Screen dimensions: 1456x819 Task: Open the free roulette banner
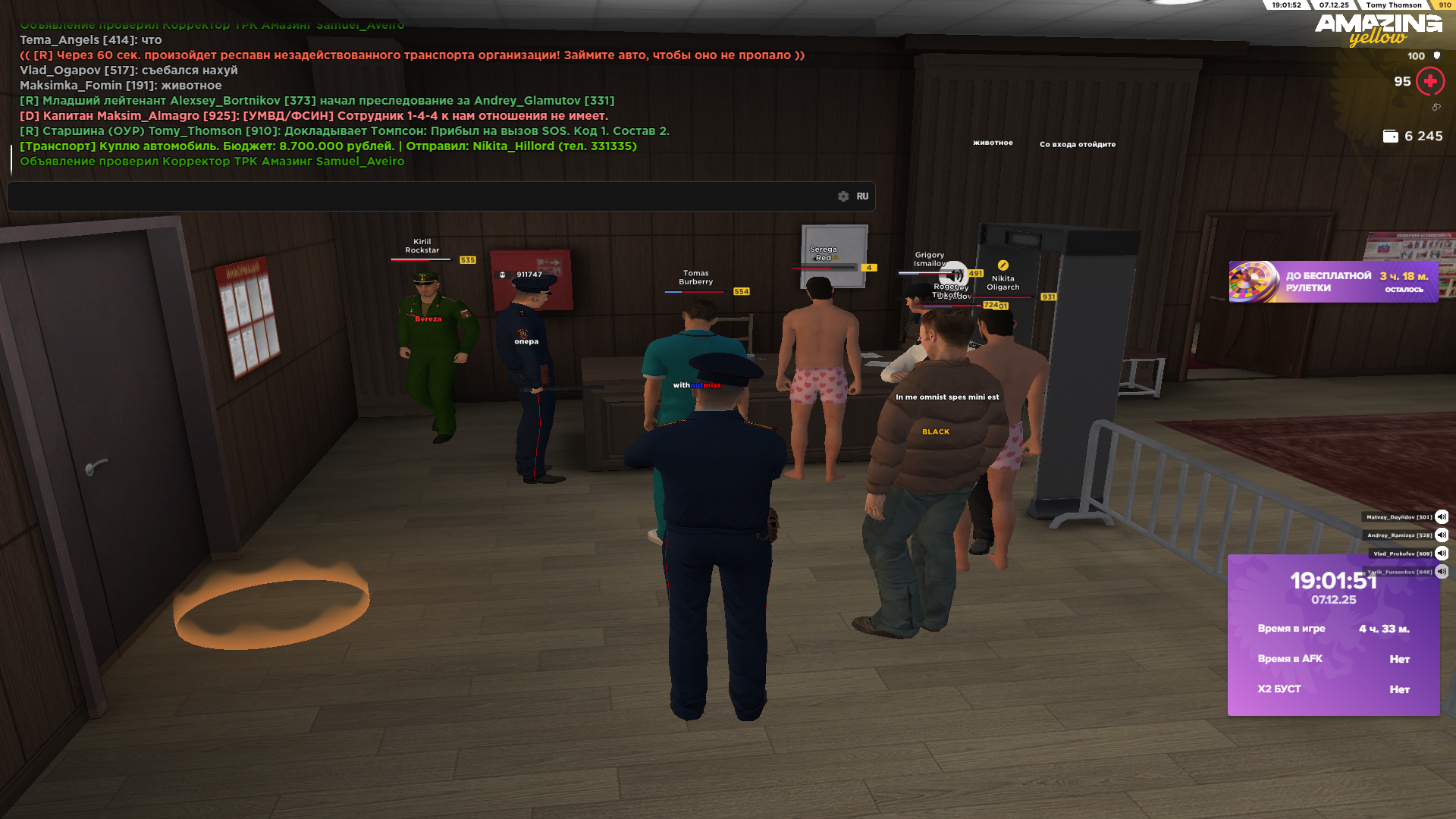pyautogui.click(x=1333, y=282)
